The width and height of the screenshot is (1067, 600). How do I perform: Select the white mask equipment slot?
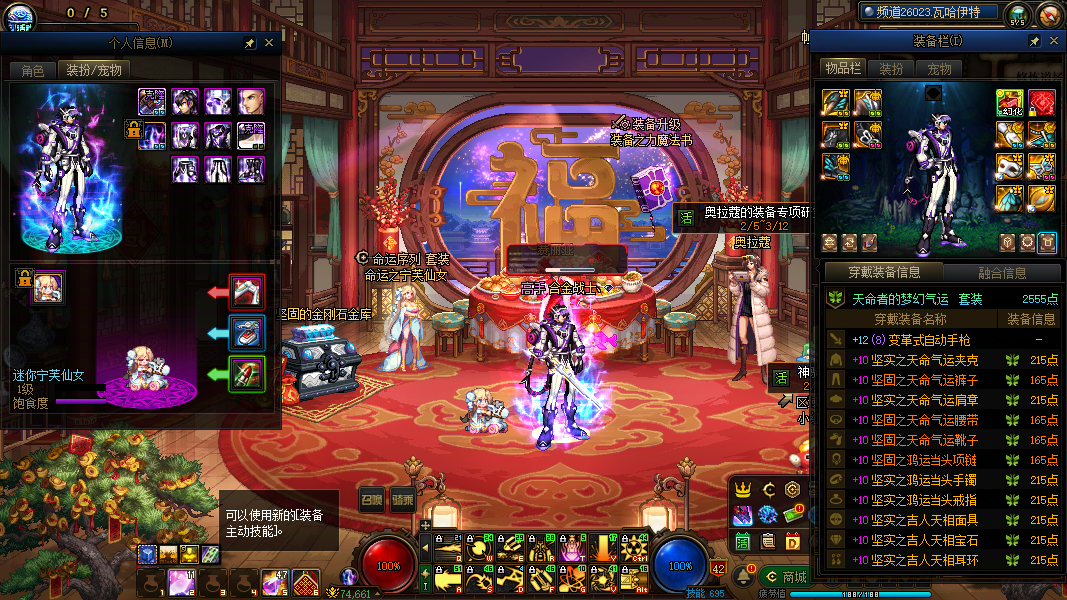coord(1010,166)
